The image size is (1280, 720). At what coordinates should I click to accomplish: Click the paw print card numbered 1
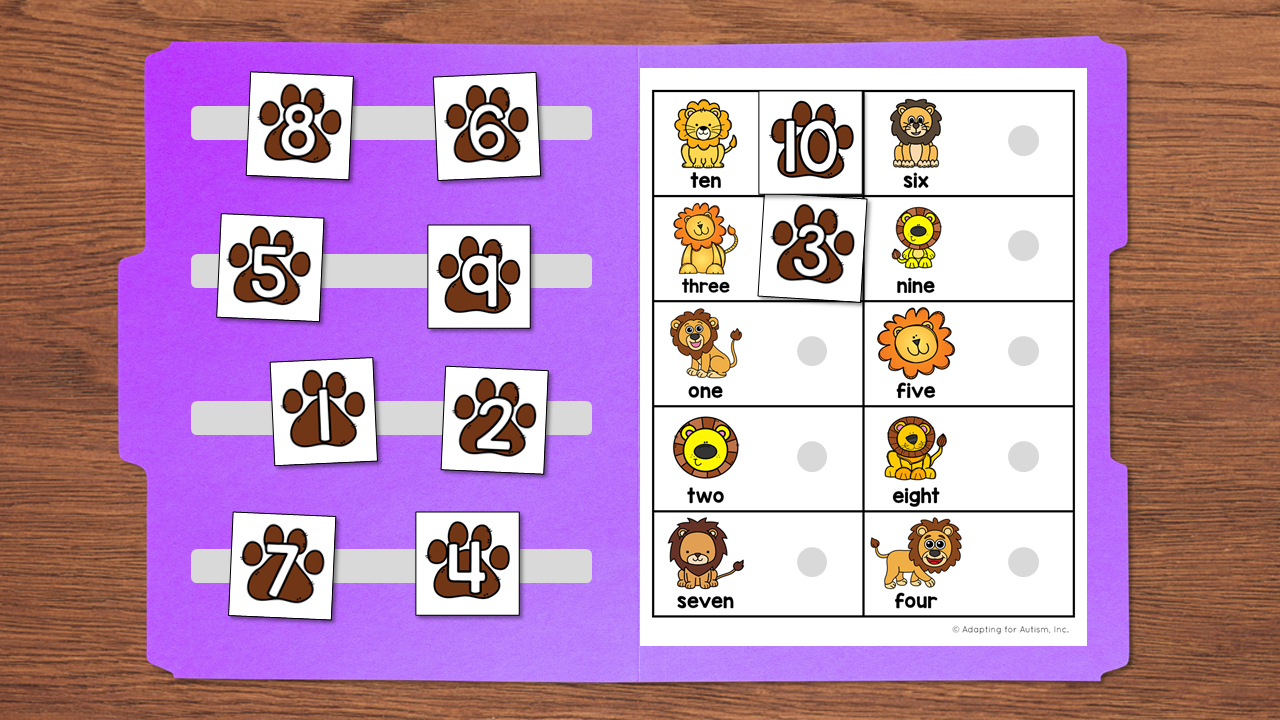click(x=323, y=412)
